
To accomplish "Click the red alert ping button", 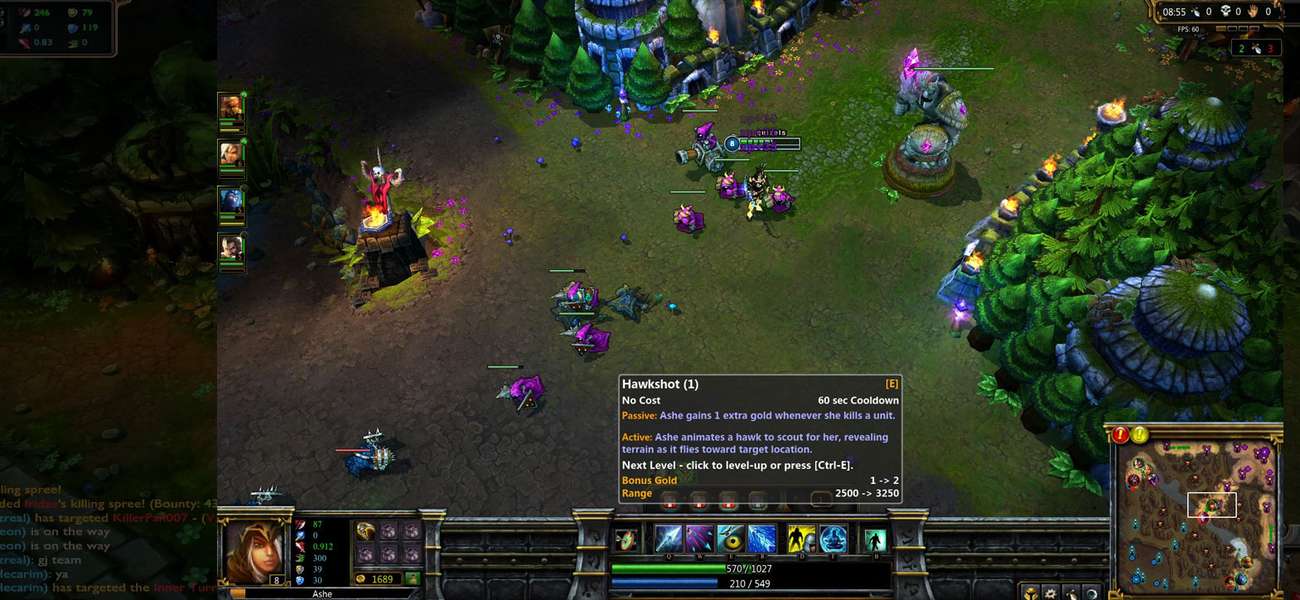I will (x=1120, y=435).
